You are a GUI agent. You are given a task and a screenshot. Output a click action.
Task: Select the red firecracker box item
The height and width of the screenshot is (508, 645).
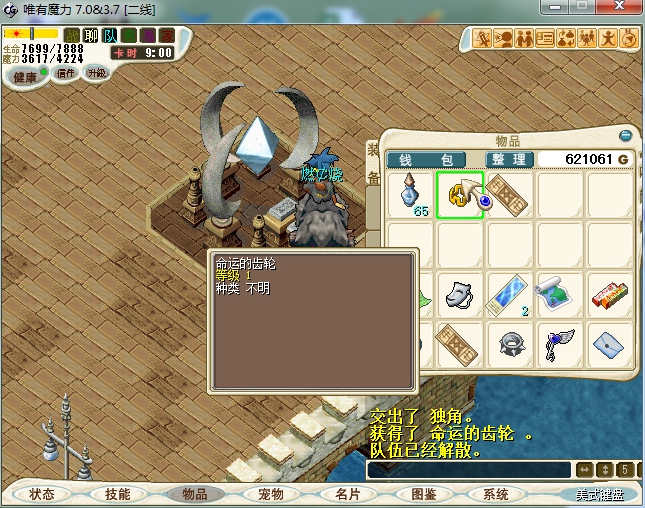[608, 294]
